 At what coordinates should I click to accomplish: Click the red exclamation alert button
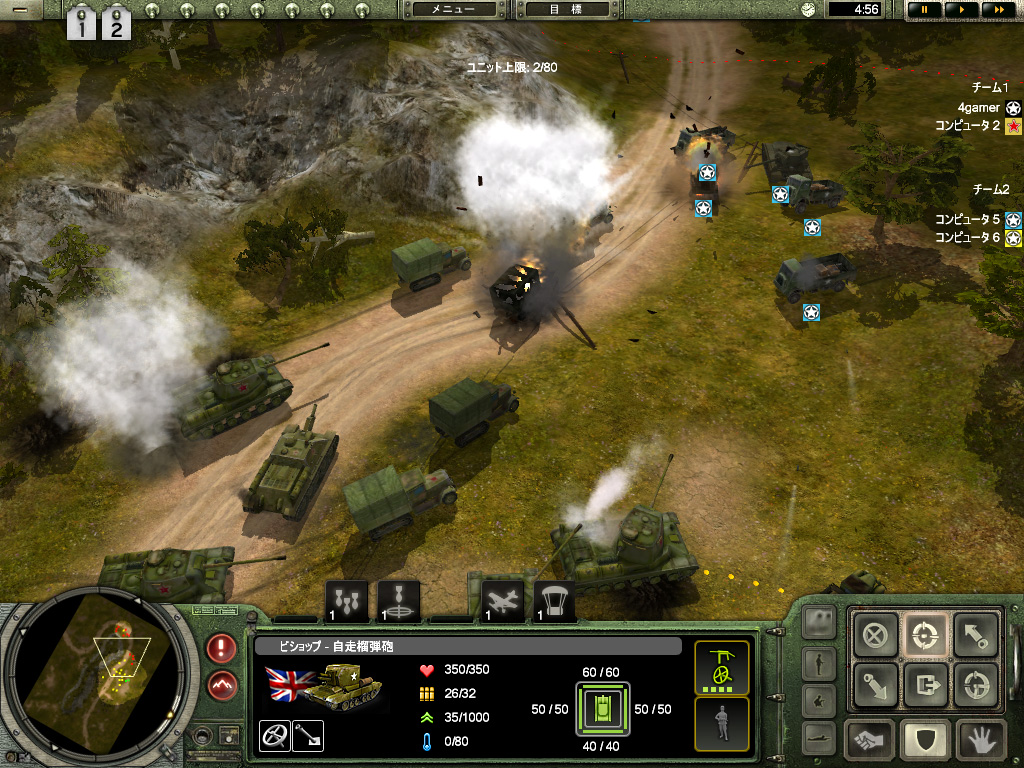pos(222,647)
